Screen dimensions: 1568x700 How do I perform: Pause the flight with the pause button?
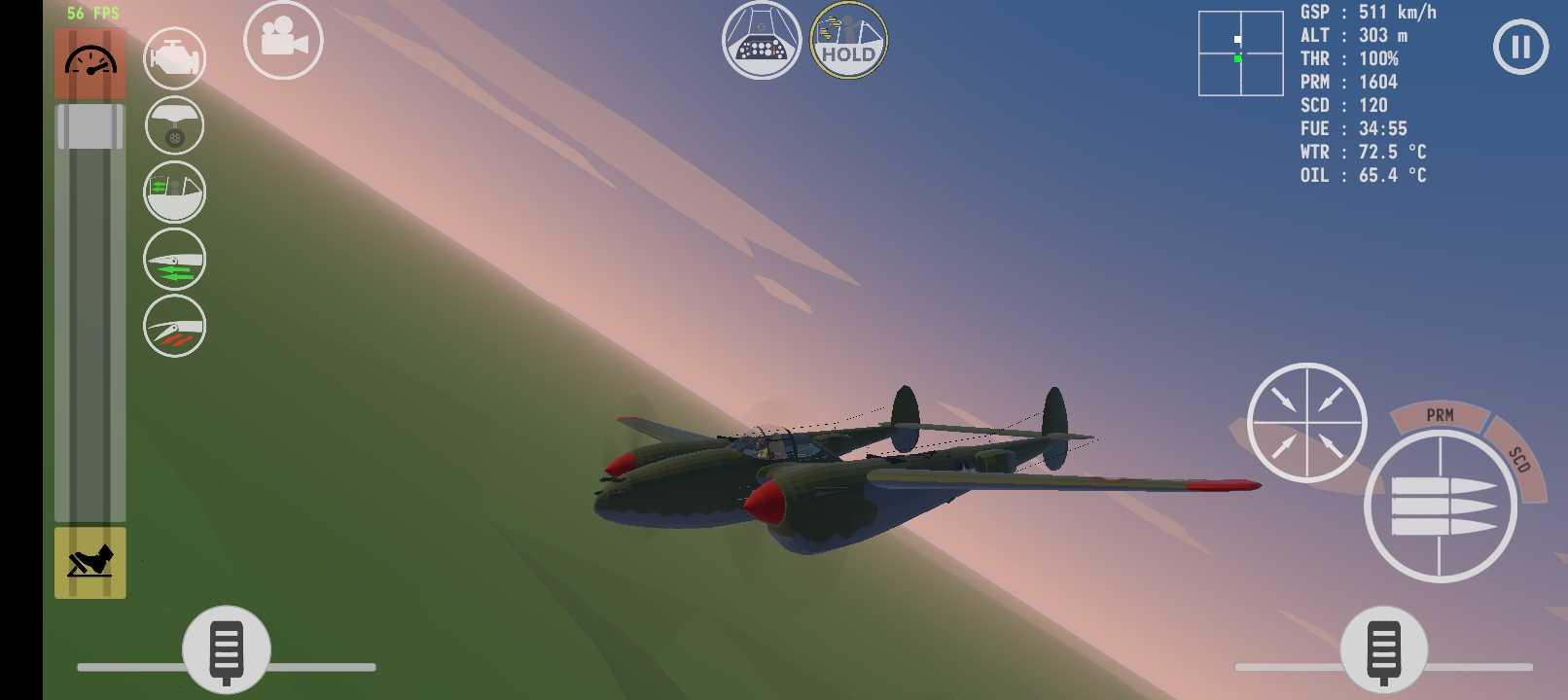click(1520, 47)
